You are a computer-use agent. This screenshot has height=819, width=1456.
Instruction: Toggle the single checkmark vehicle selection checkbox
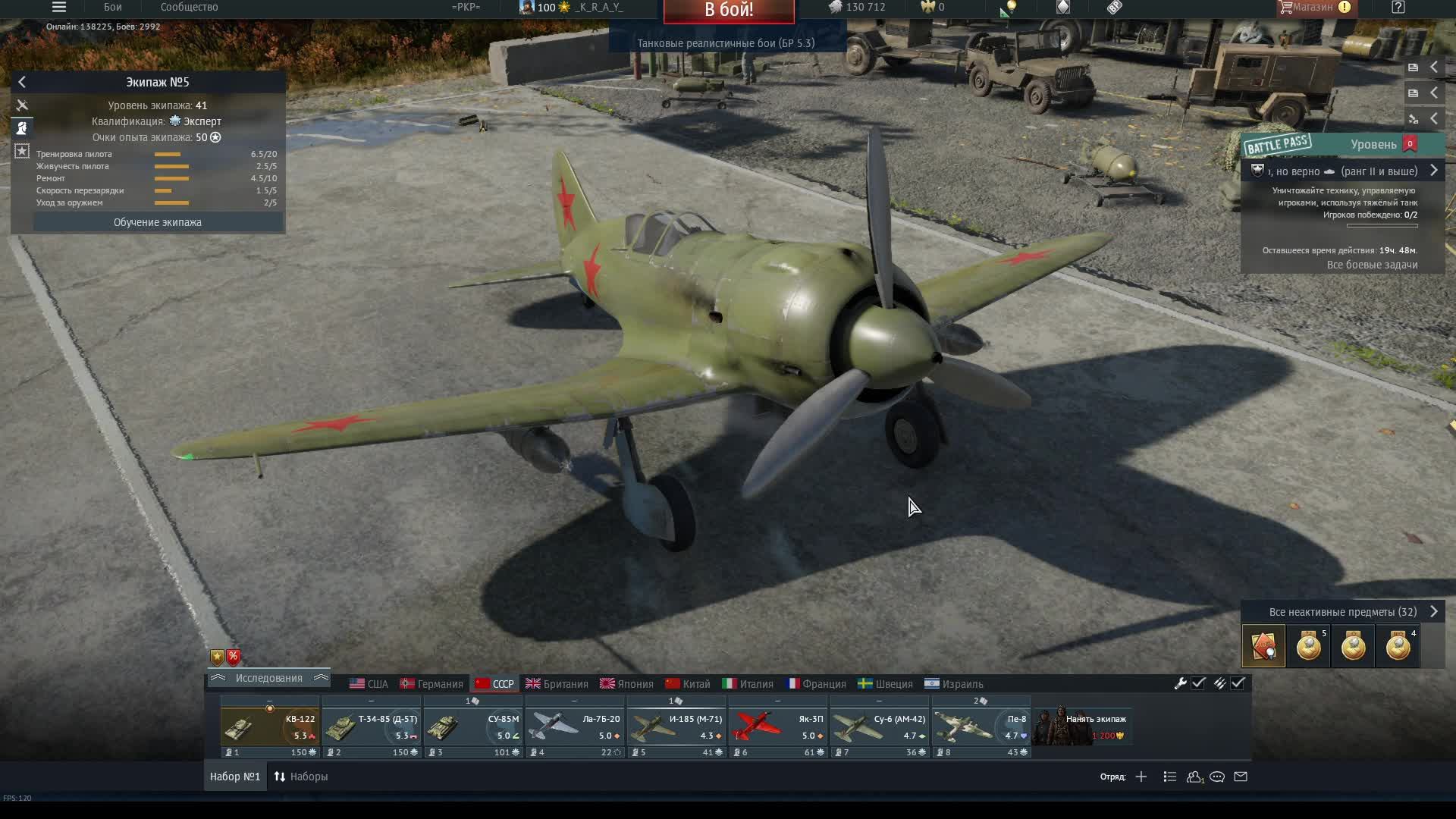pos(1199,683)
